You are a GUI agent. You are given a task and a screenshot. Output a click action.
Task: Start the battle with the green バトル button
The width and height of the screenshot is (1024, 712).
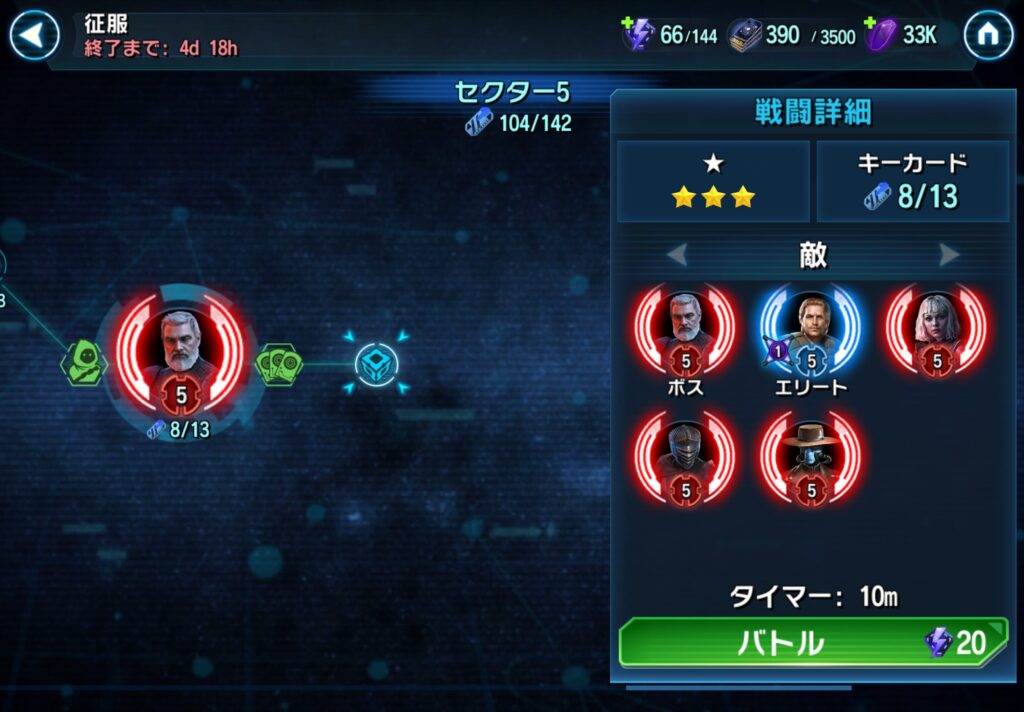pyautogui.click(x=812, y=642)
